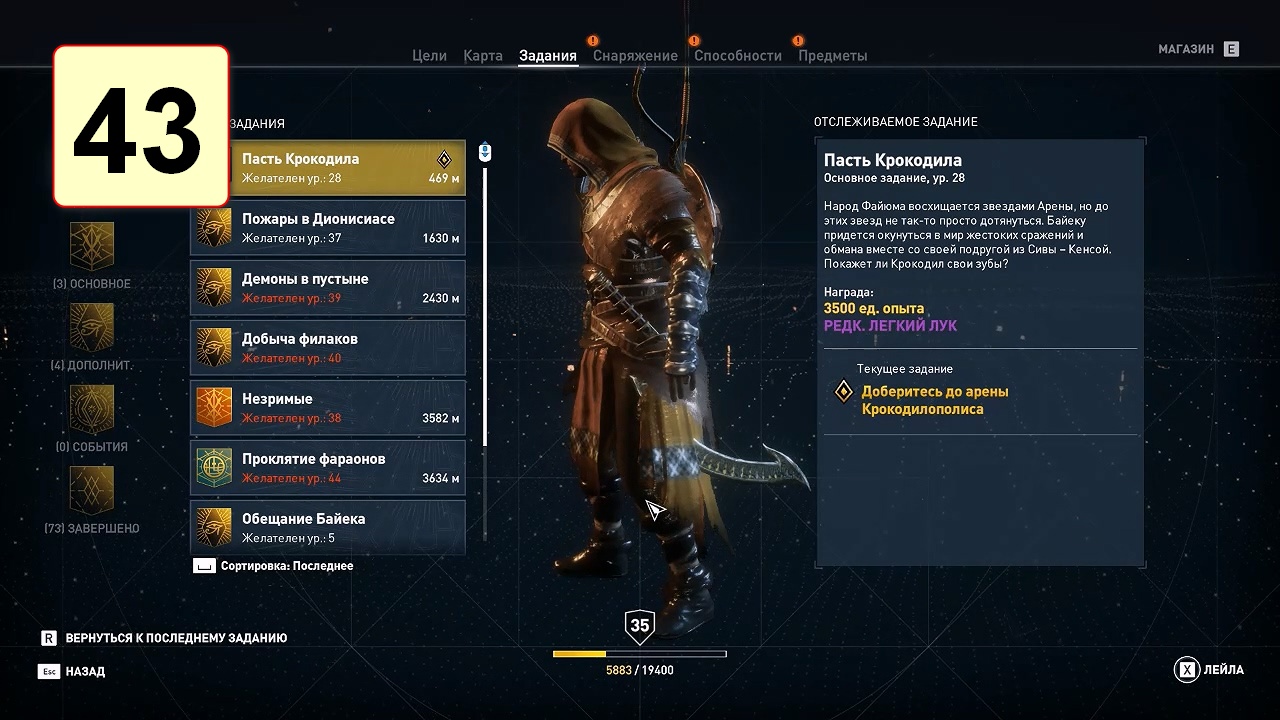Select the Задания tab
This screenshot has width=1280, height=720.
[x=548, y=56]
